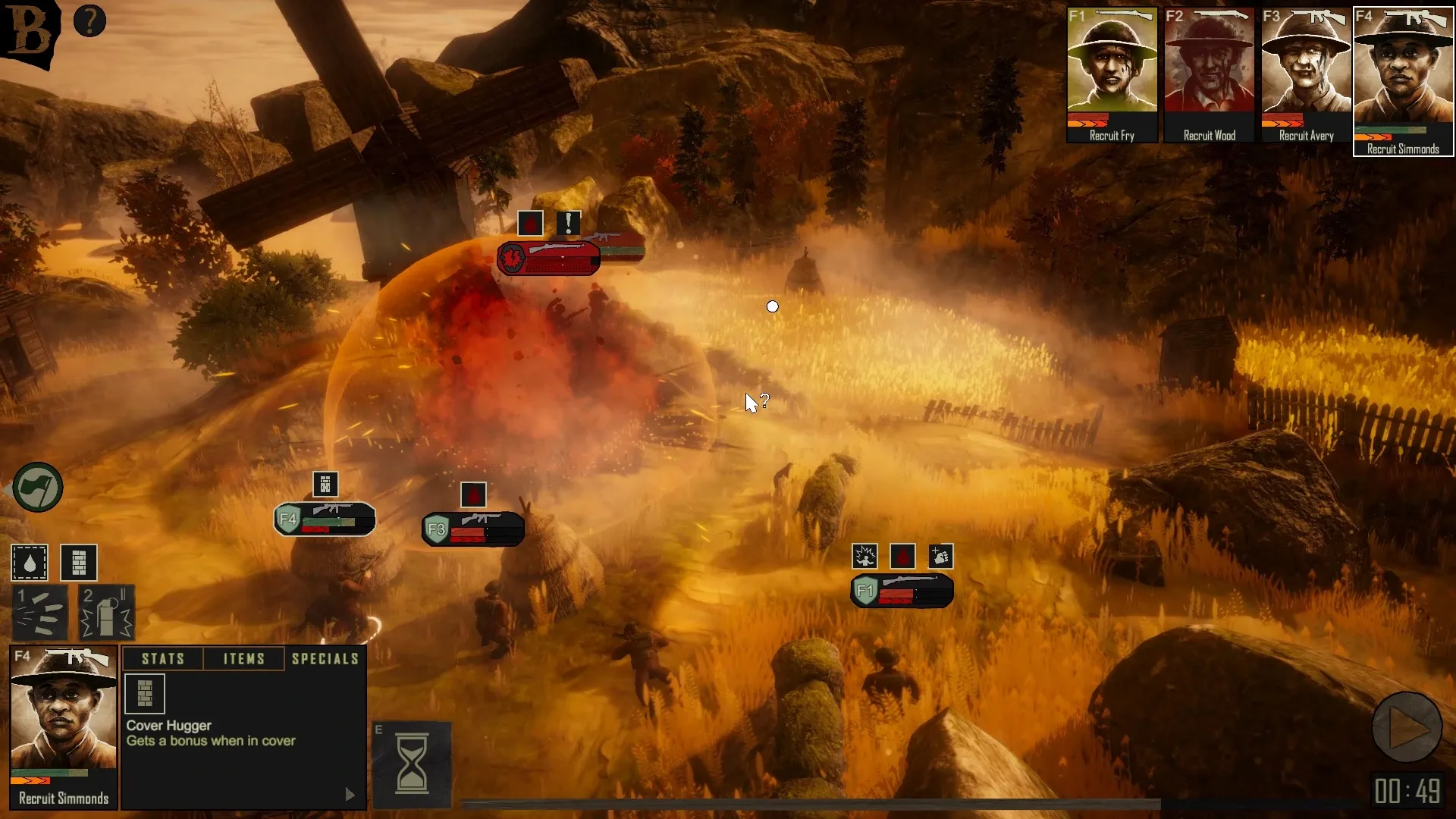Image resolution: width=1456 pixels, height=819 pixels.
Task: Activate the grenade ability in slot 2
Action: tap(106, 613)
